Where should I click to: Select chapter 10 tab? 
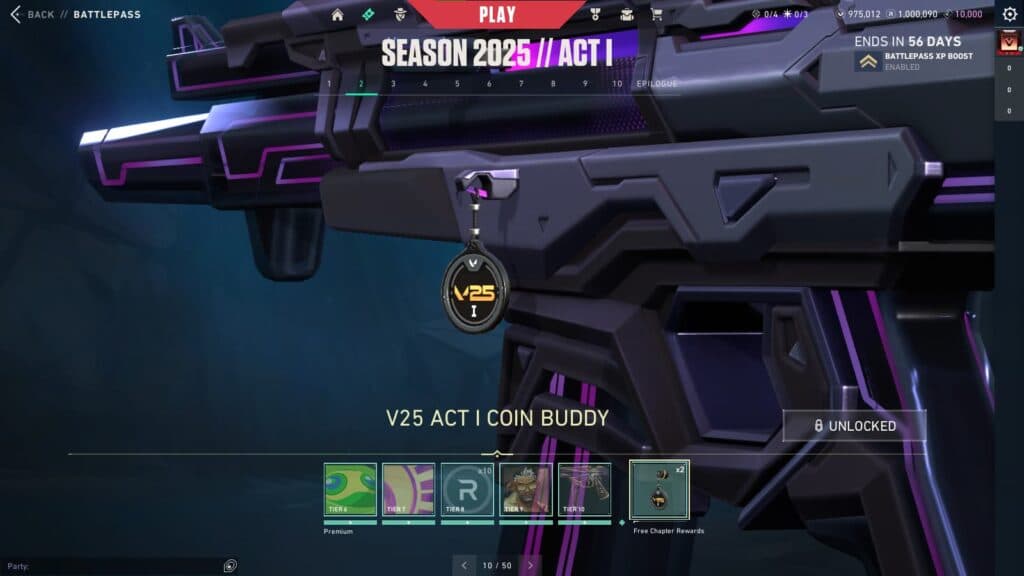click(617, 84)
